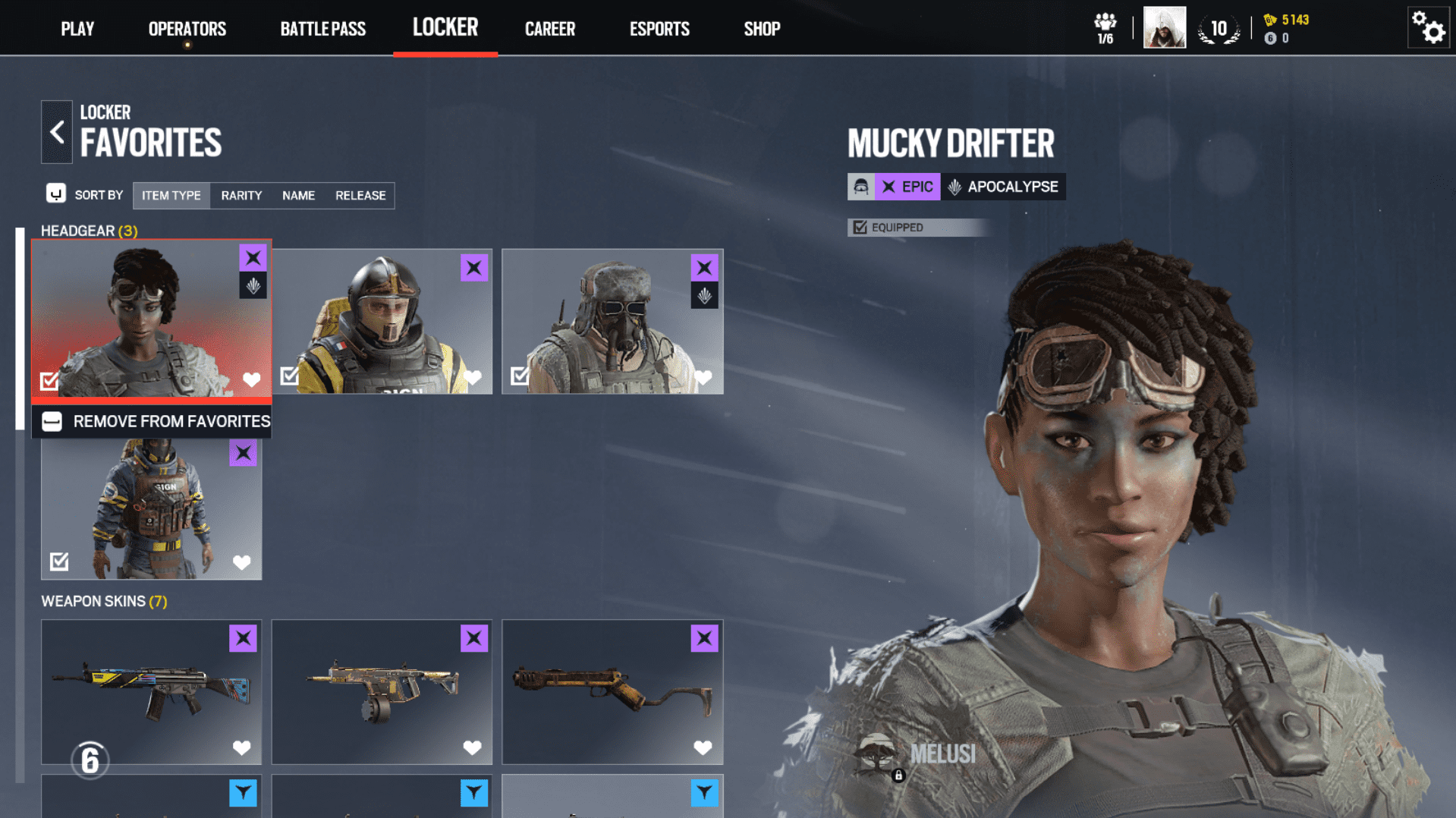Go to the Operators tab
1456x818 pixels.
(x=187, y=29)
